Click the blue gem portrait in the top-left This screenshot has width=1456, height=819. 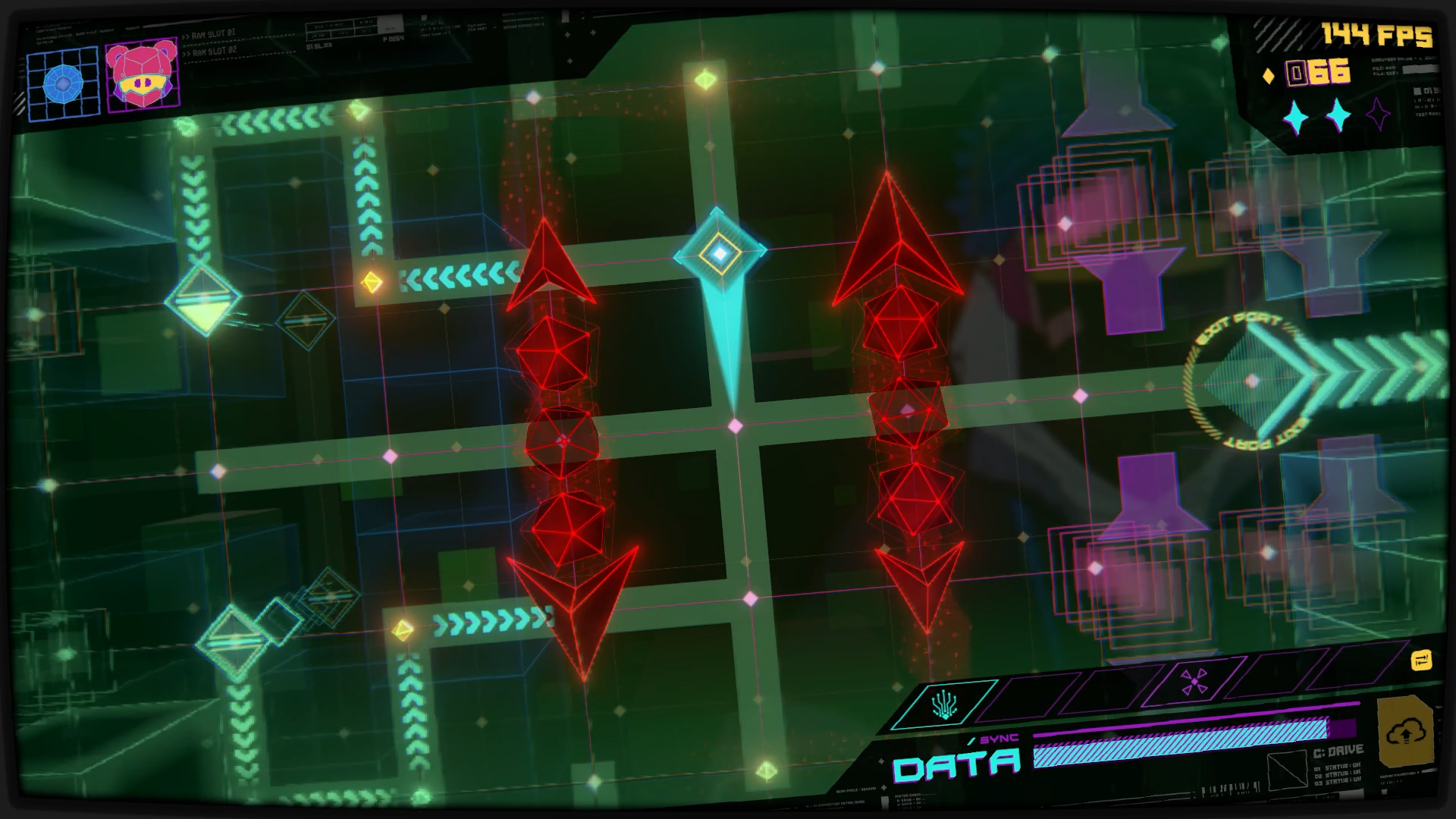[x=64, y=83]
